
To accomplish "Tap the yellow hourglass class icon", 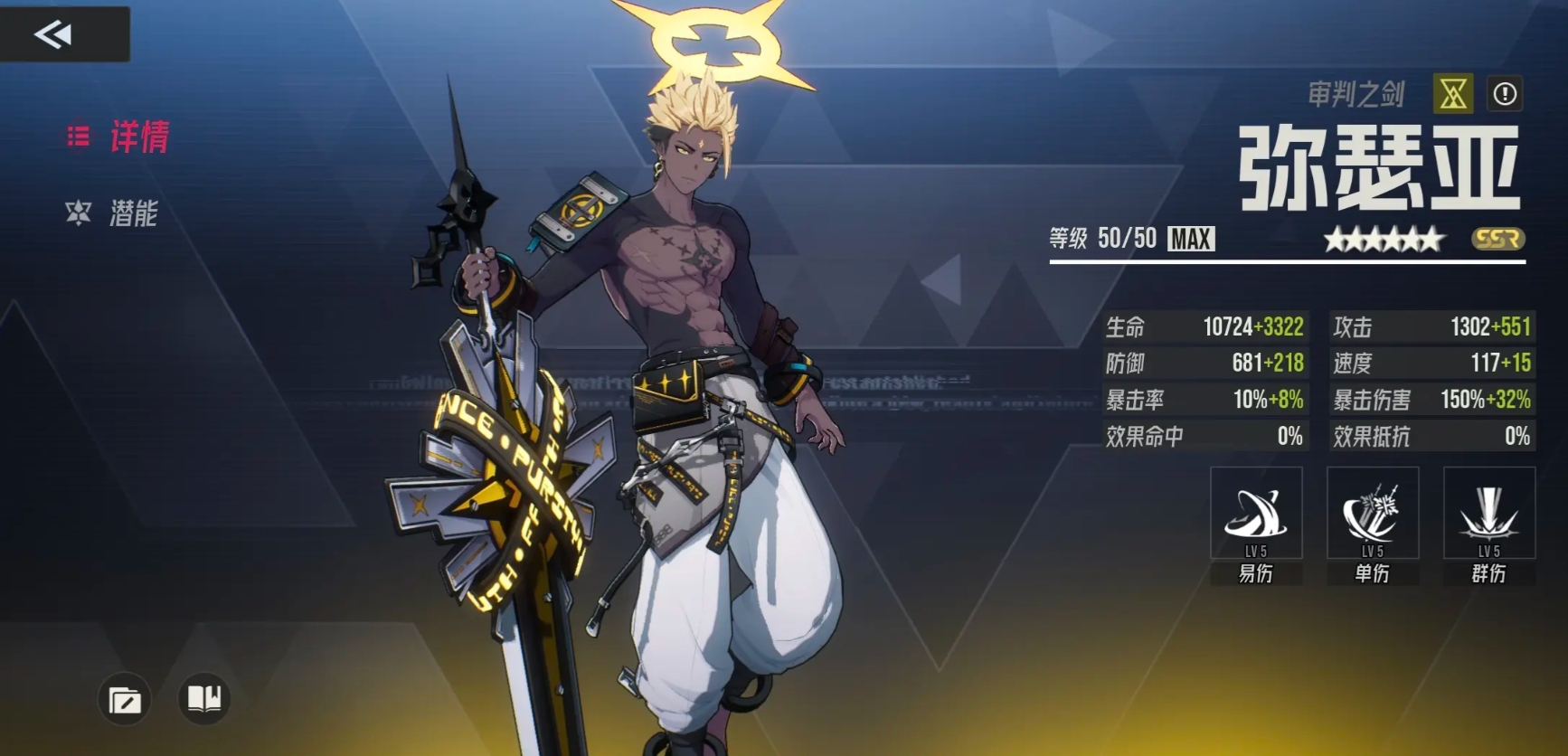I will (1453, 93).
